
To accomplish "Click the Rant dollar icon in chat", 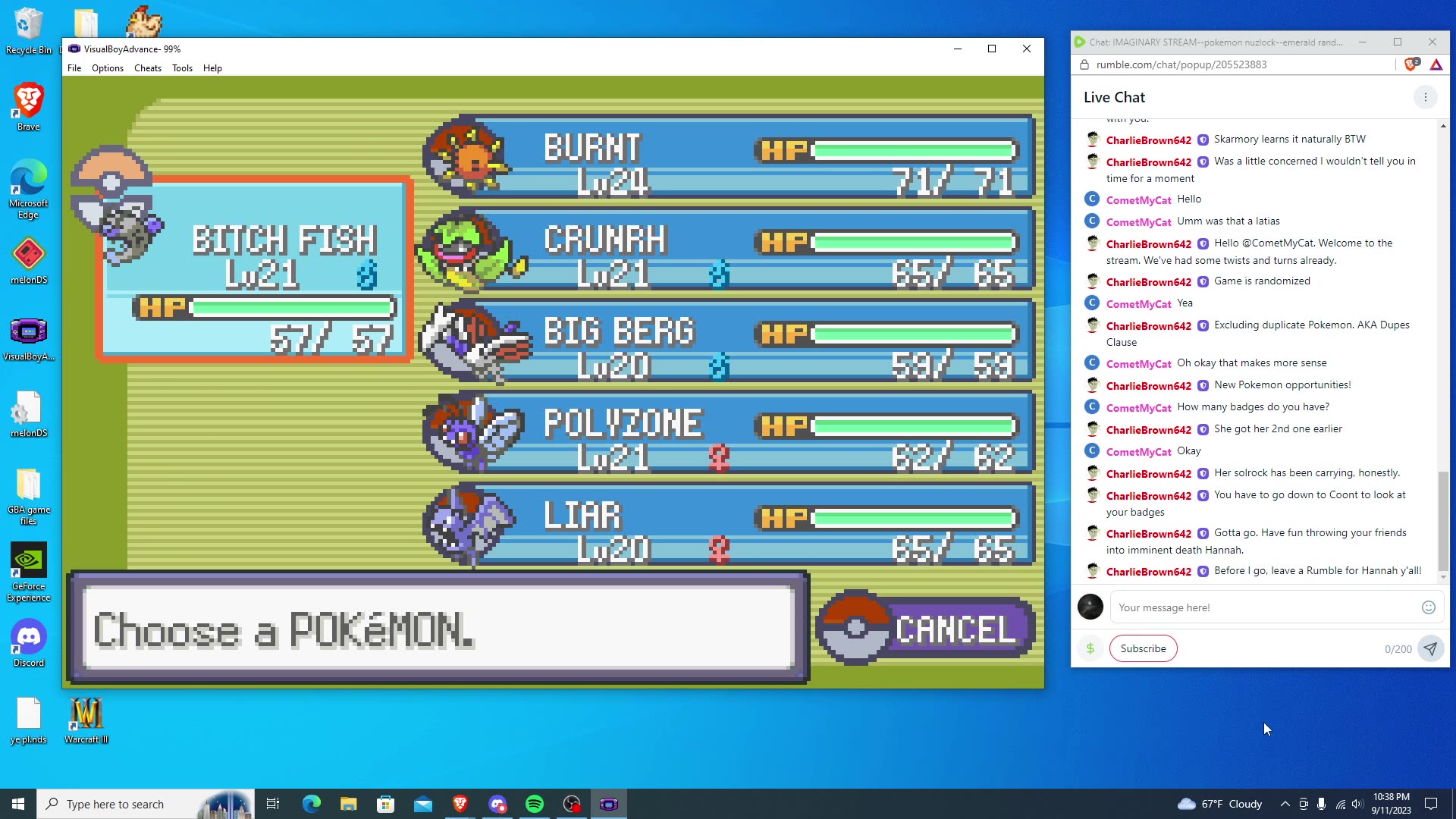I will click(x=1090, y=648).
